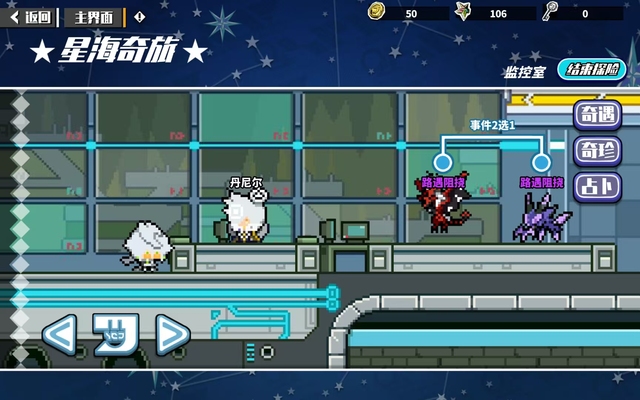End the expedition with 结束探险
640x400 pixels.
[x=593, y=70]
